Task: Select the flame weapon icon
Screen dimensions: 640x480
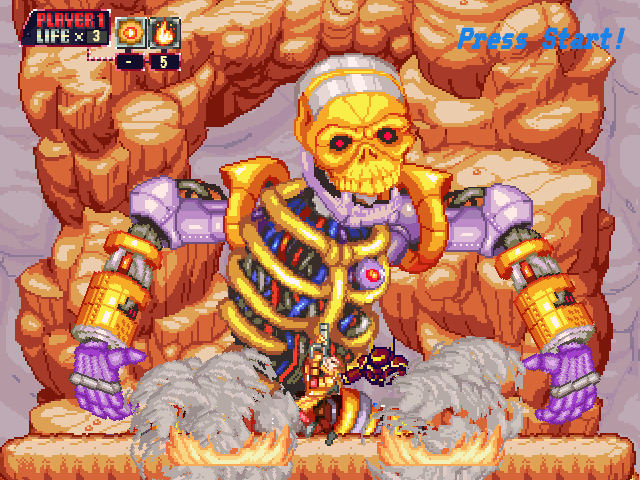Action: [x=164, y=31]
